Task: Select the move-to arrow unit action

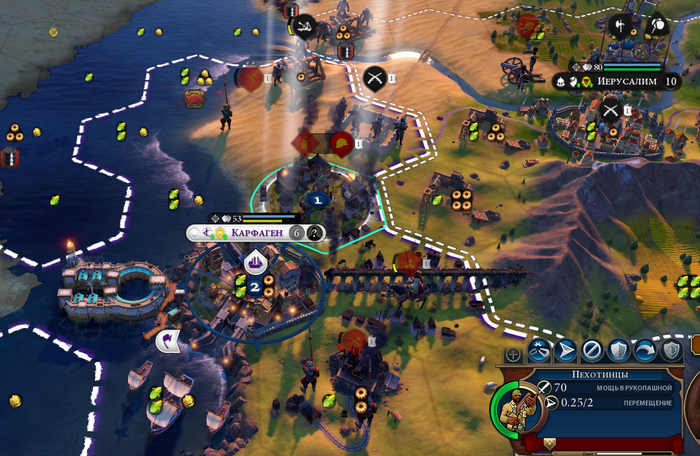Action: (565, 350)
